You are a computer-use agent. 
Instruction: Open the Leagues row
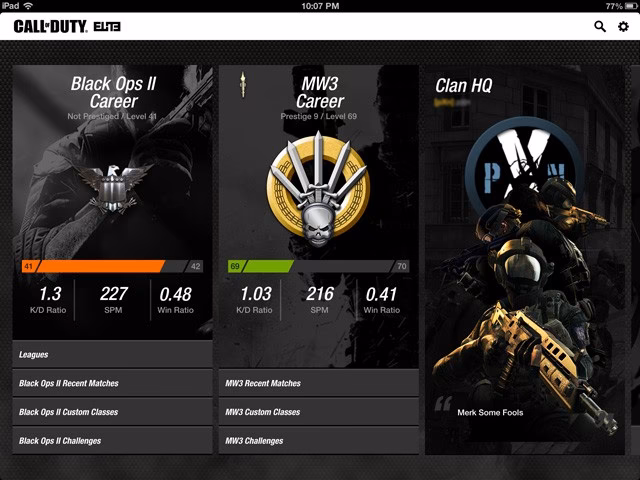point(112,354)
